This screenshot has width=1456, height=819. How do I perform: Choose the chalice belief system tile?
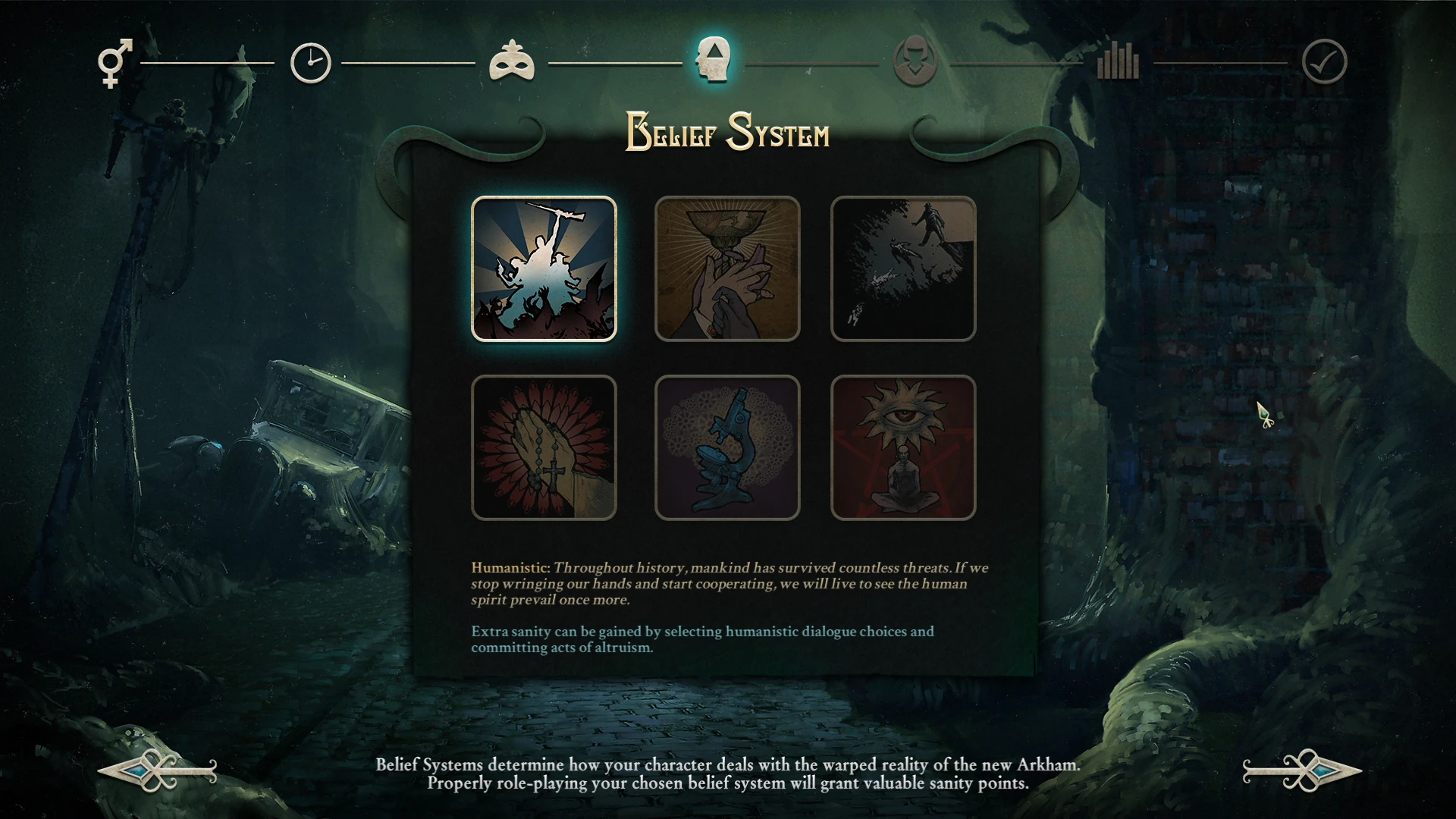coord(727,268)
